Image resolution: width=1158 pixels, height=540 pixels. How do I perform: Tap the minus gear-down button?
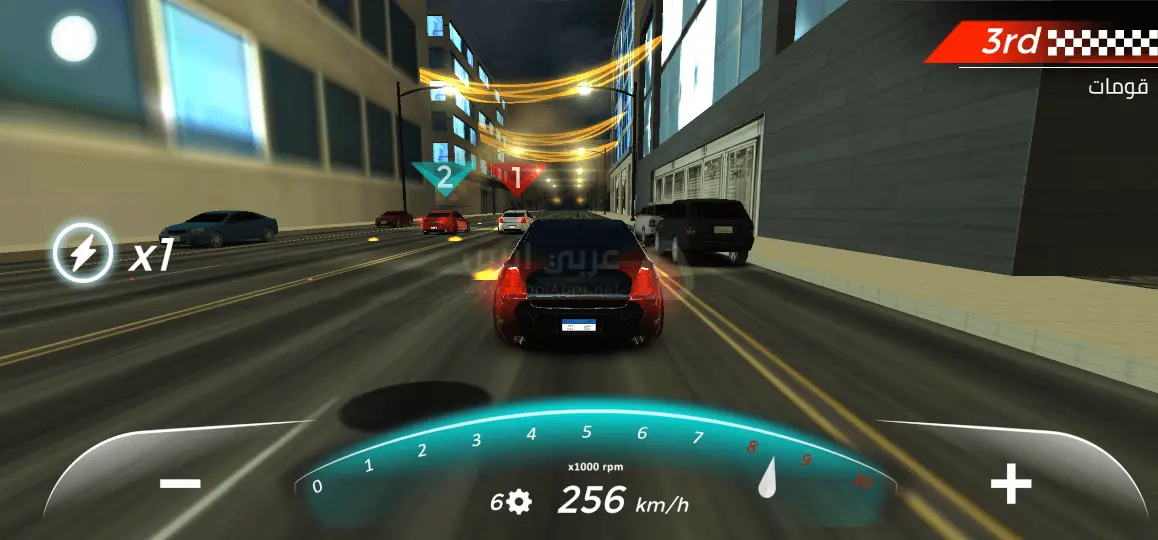180,484
